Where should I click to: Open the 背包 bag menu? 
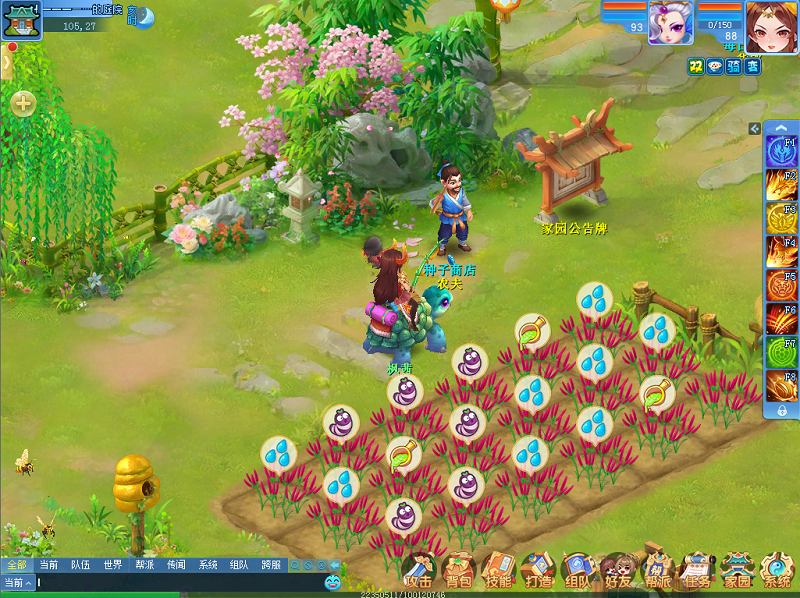click(458, 571)
